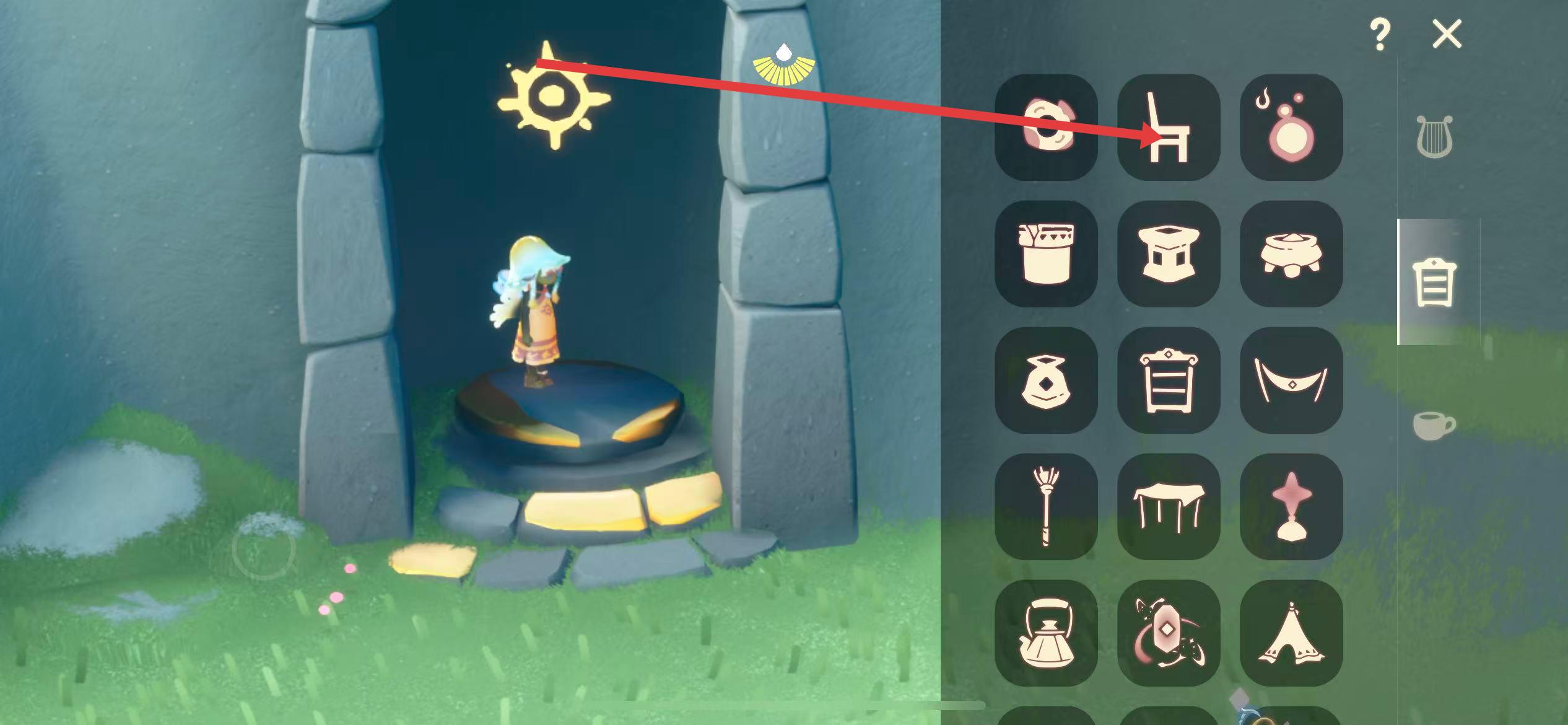Pick the teapot kettle prop
This screenshot has width=1568, height=725.
pos(1046,633)
